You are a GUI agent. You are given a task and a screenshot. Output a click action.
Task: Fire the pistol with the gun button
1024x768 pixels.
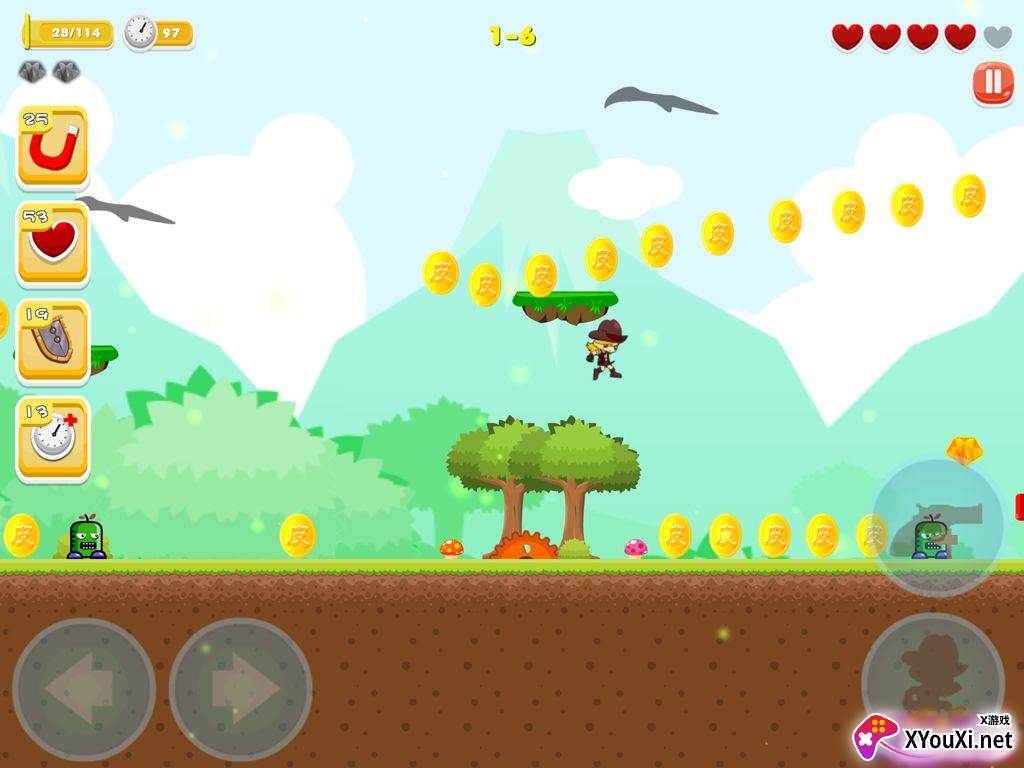(x=937, y=526)
